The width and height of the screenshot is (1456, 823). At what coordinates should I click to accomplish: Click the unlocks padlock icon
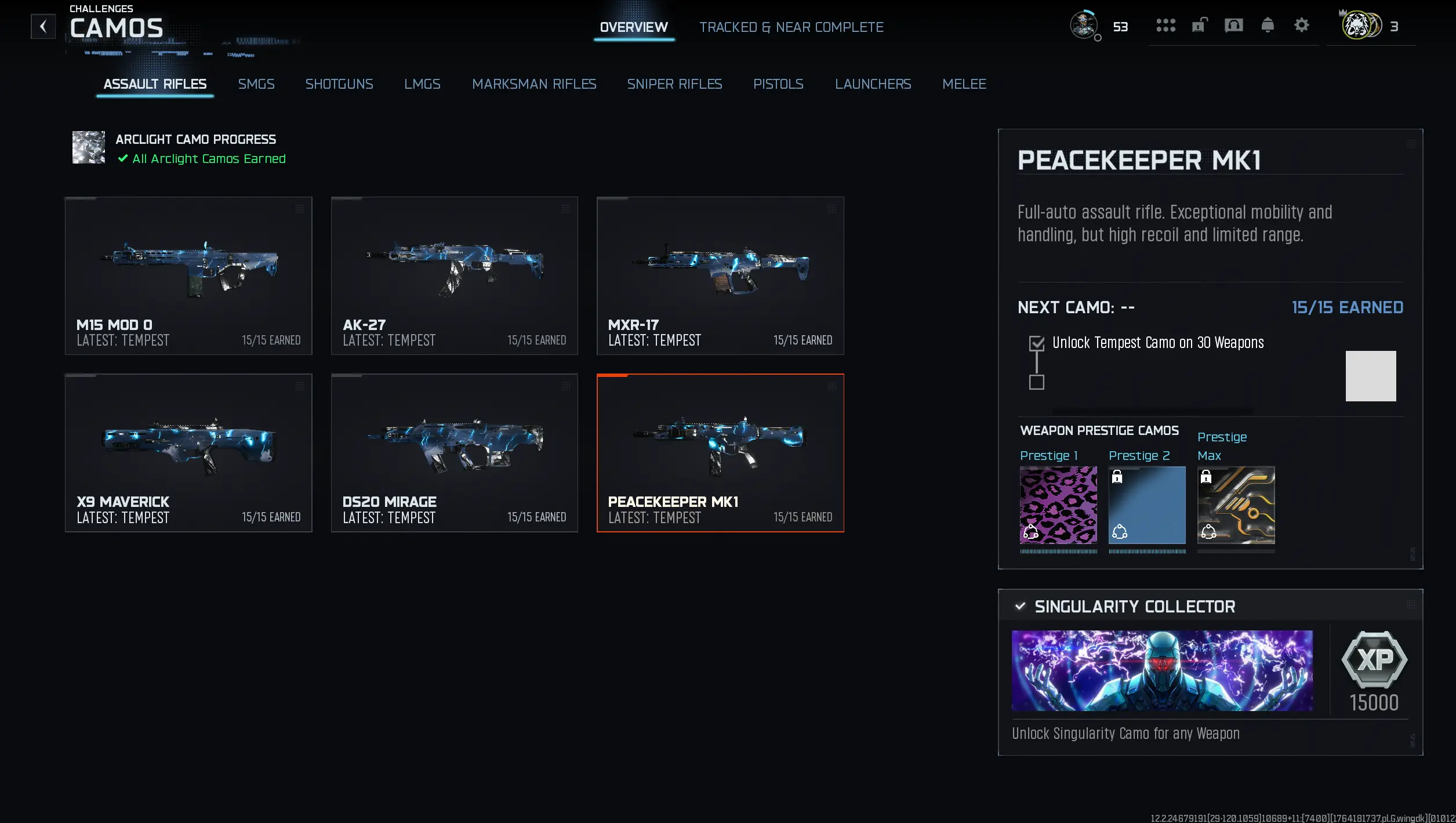click(1199, 26)
